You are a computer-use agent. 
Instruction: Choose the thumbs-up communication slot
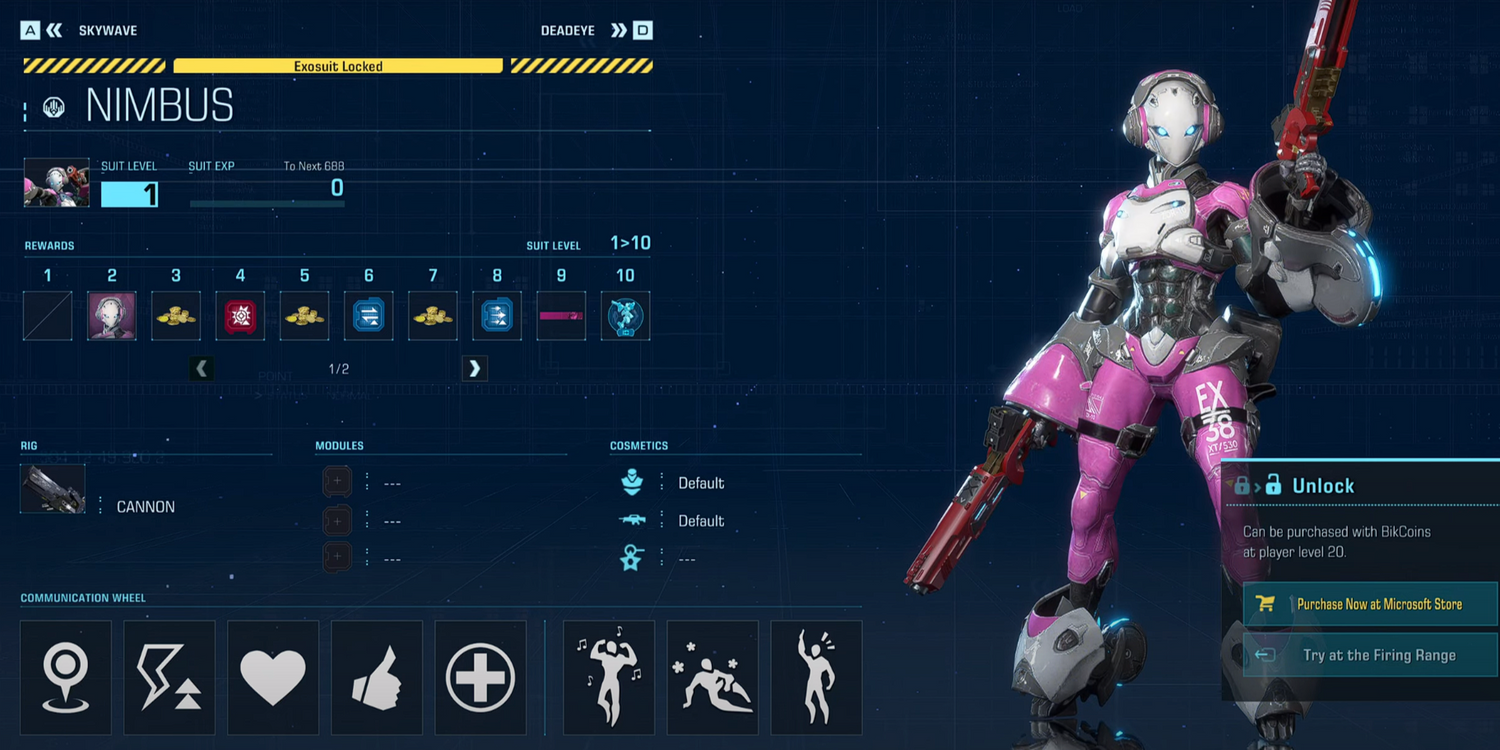pyautogui.click(x=377, y=678)
